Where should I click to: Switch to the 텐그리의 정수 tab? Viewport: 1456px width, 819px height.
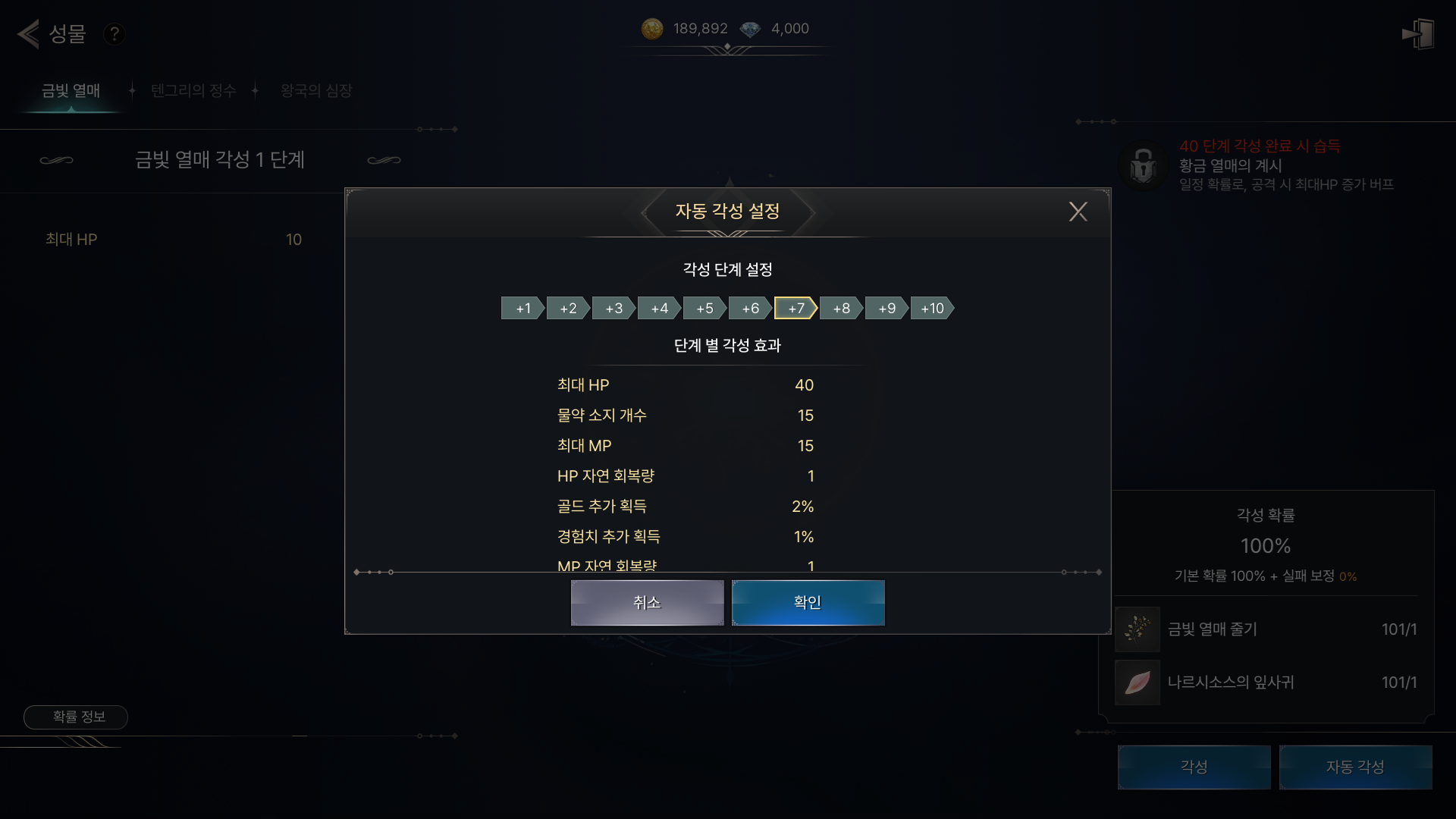tap(193, 91)
